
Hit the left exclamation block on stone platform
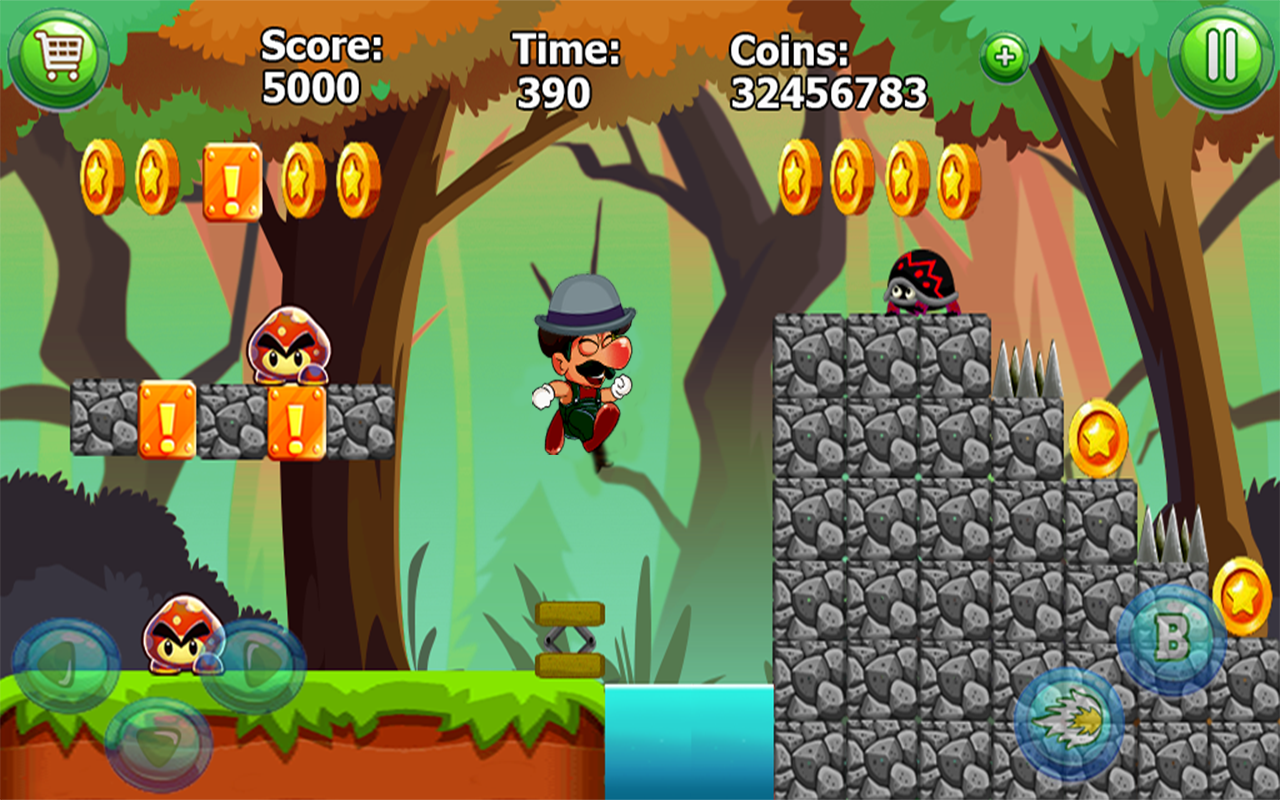(x=168, y=420)
